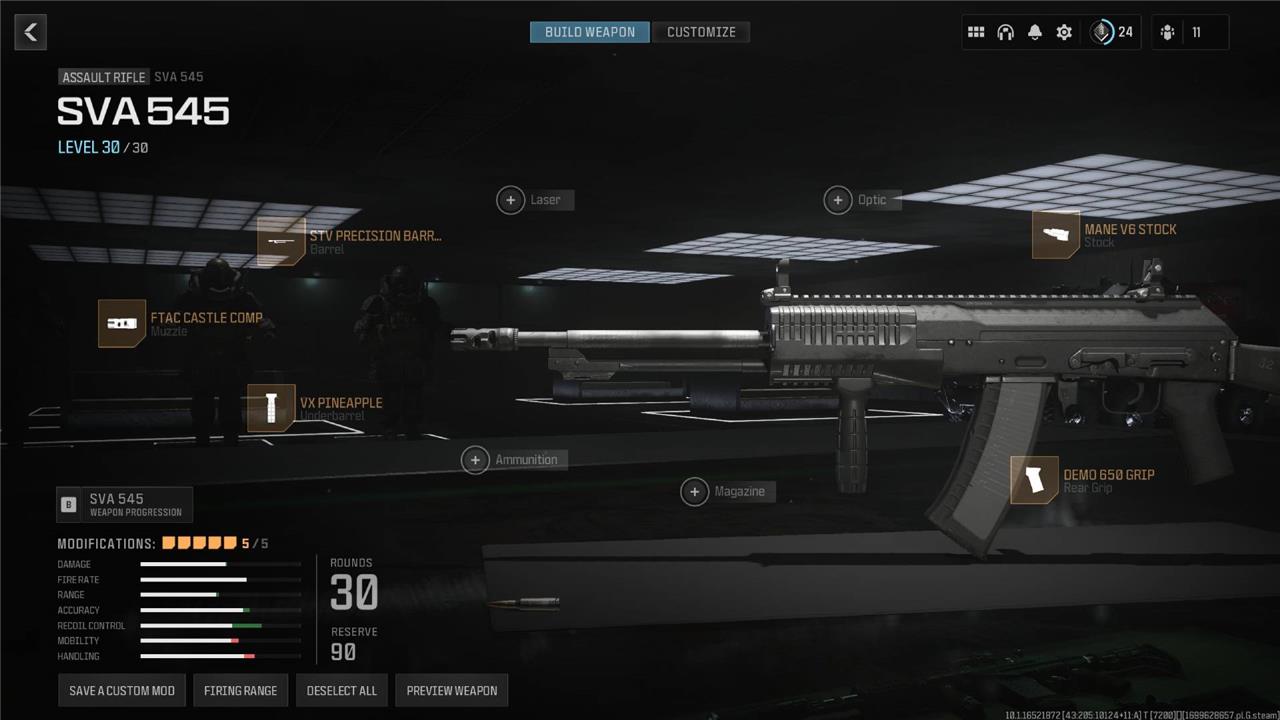Add a Magazine attachment
This screenshot has width=1280, height=720.
695,492
